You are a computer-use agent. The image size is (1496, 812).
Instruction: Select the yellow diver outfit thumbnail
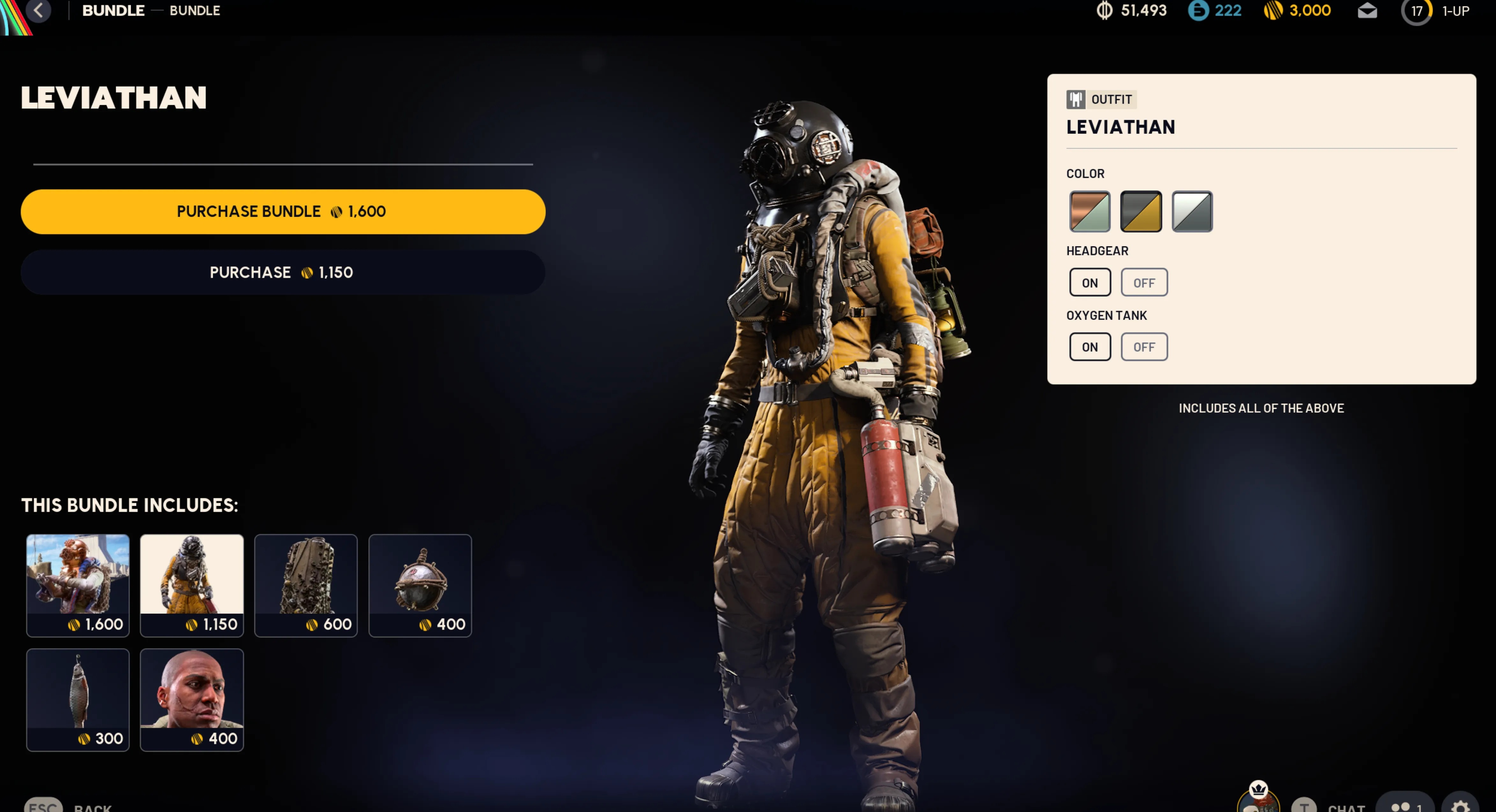pyautogui.click(x=192, y=584)
